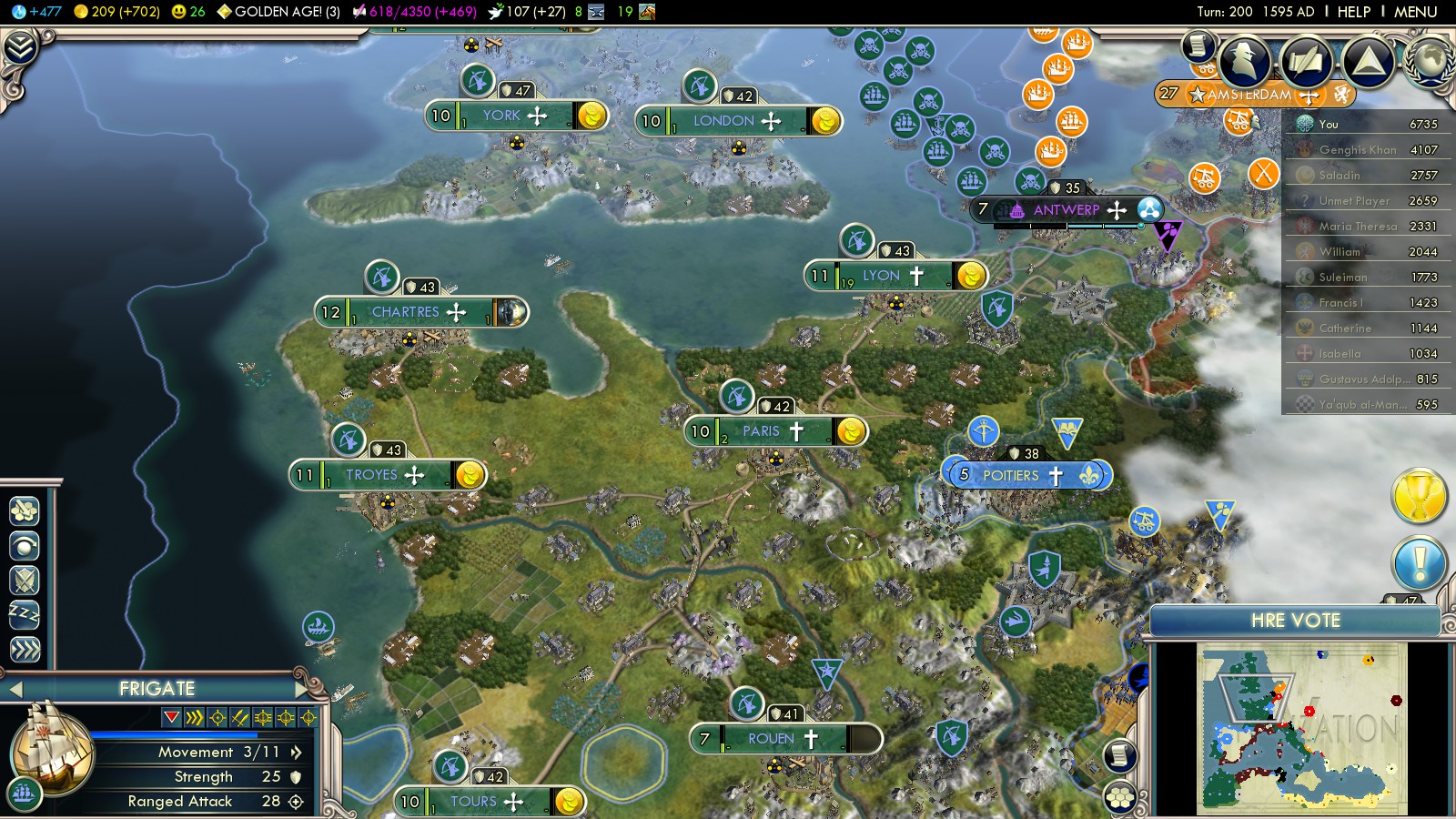Screen dimensions: 1456x819
Task: Open the Poitiers city banner
Action: pos(1011,475)
